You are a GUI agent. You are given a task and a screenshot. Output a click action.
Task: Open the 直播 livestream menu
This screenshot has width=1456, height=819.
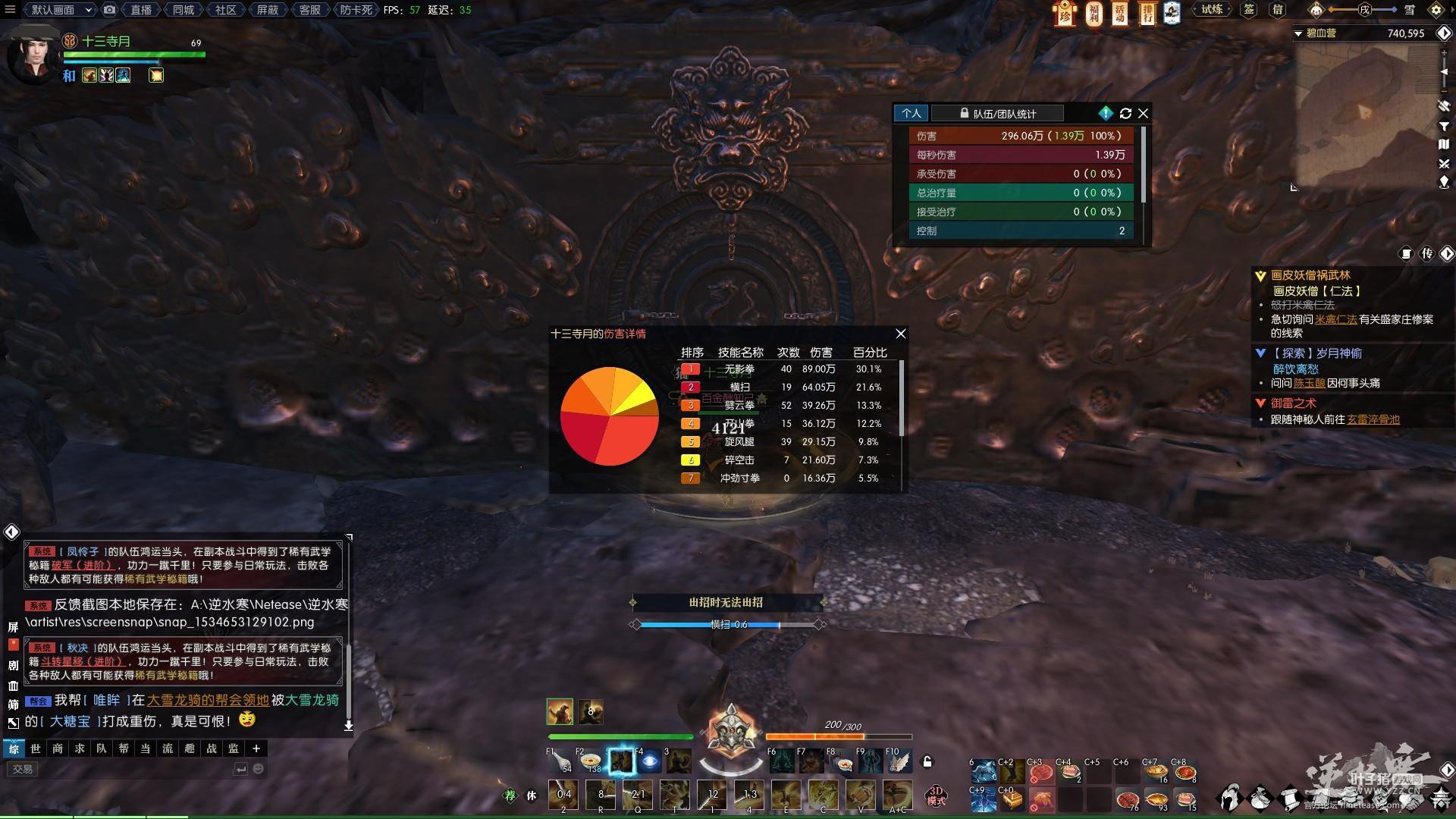(x=141, y=10)
